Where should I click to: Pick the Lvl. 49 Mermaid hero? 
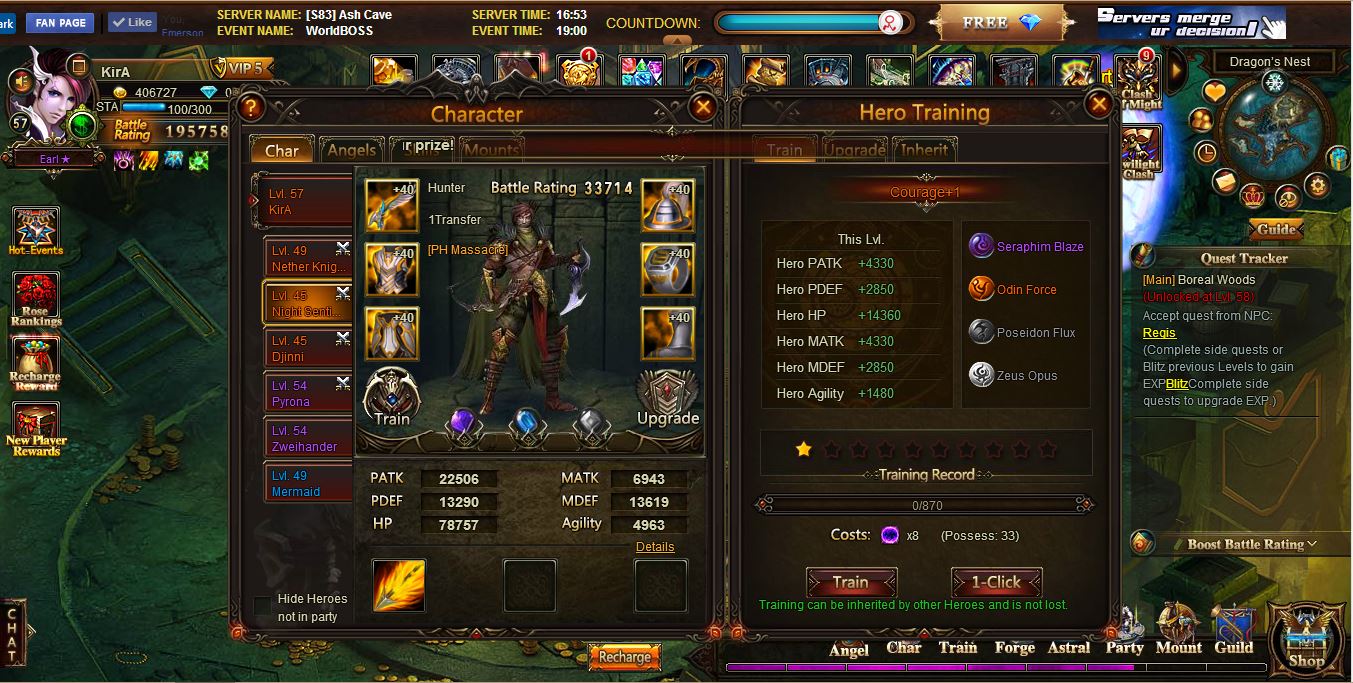pos(308,483)
